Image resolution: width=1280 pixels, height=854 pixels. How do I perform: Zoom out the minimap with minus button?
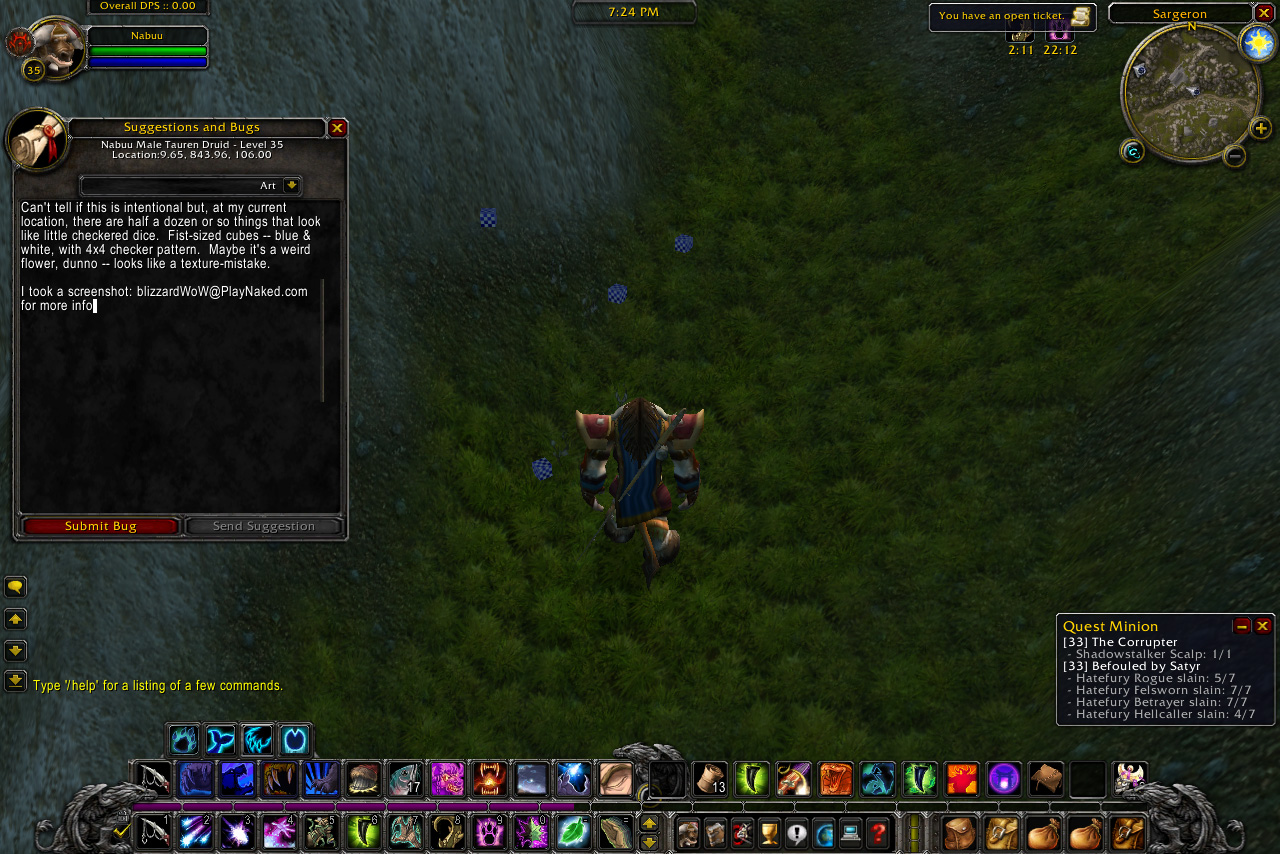coord(1235,156)
